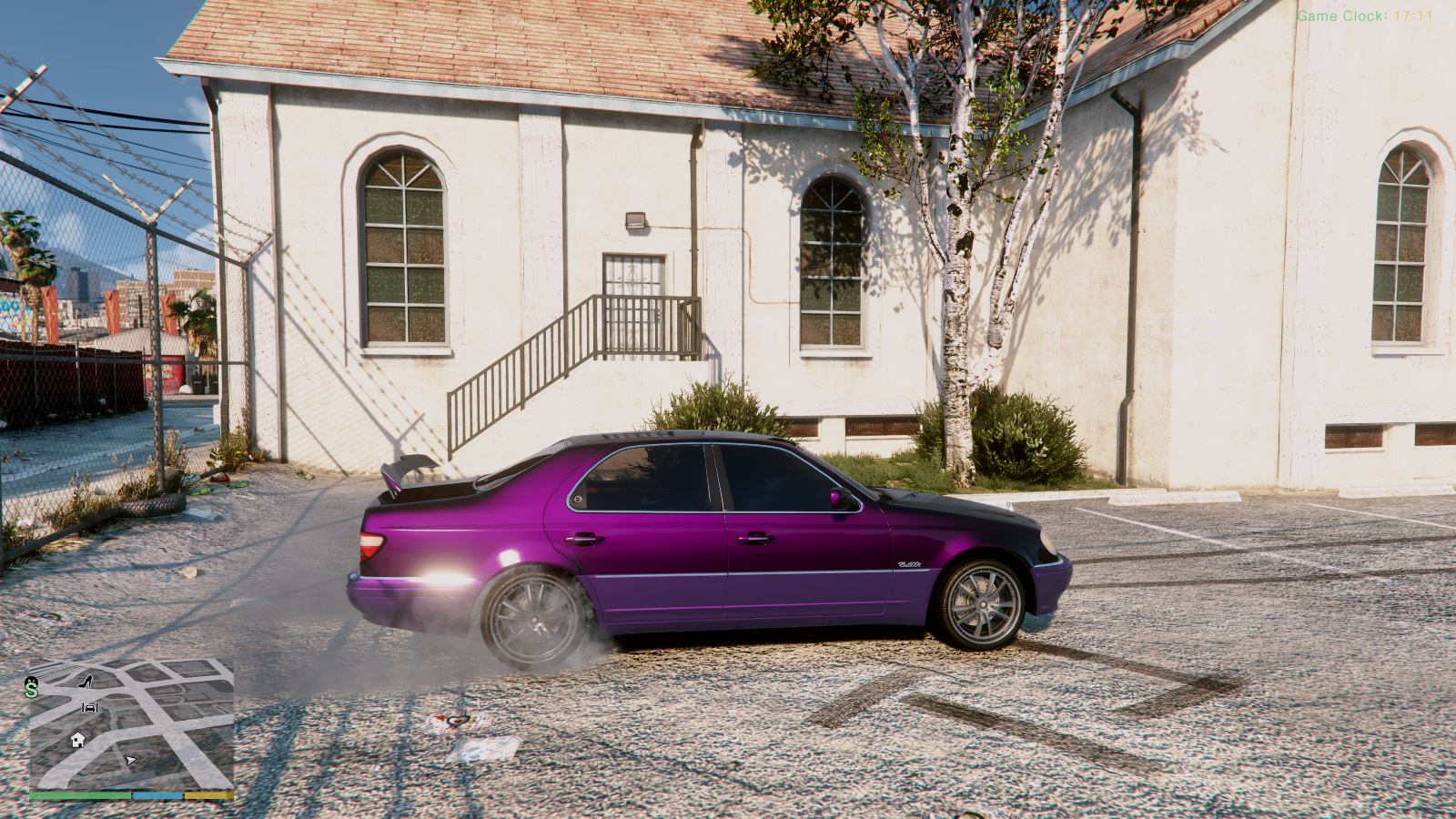Click the yellow stamina bar segment
1456x819 pixels.
(208, 794)
